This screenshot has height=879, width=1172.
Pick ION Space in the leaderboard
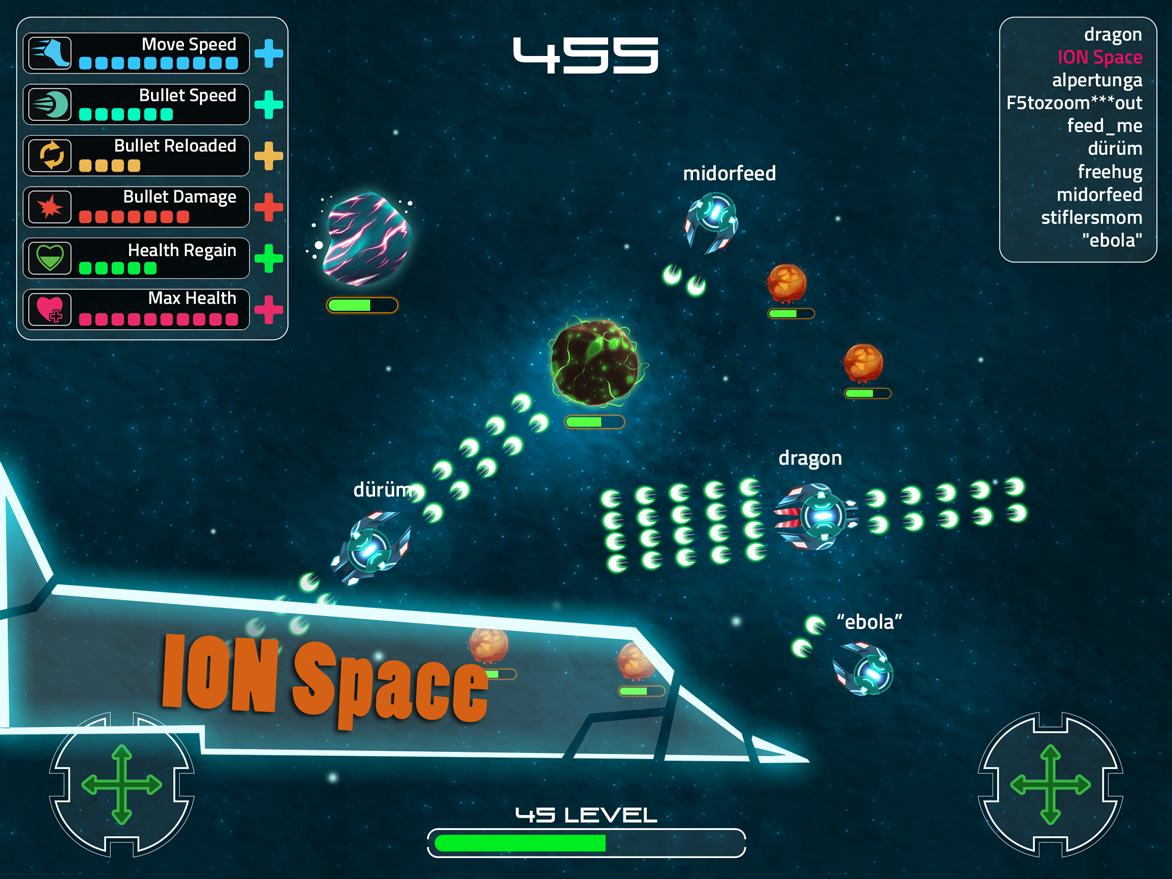click(1099, 58)
